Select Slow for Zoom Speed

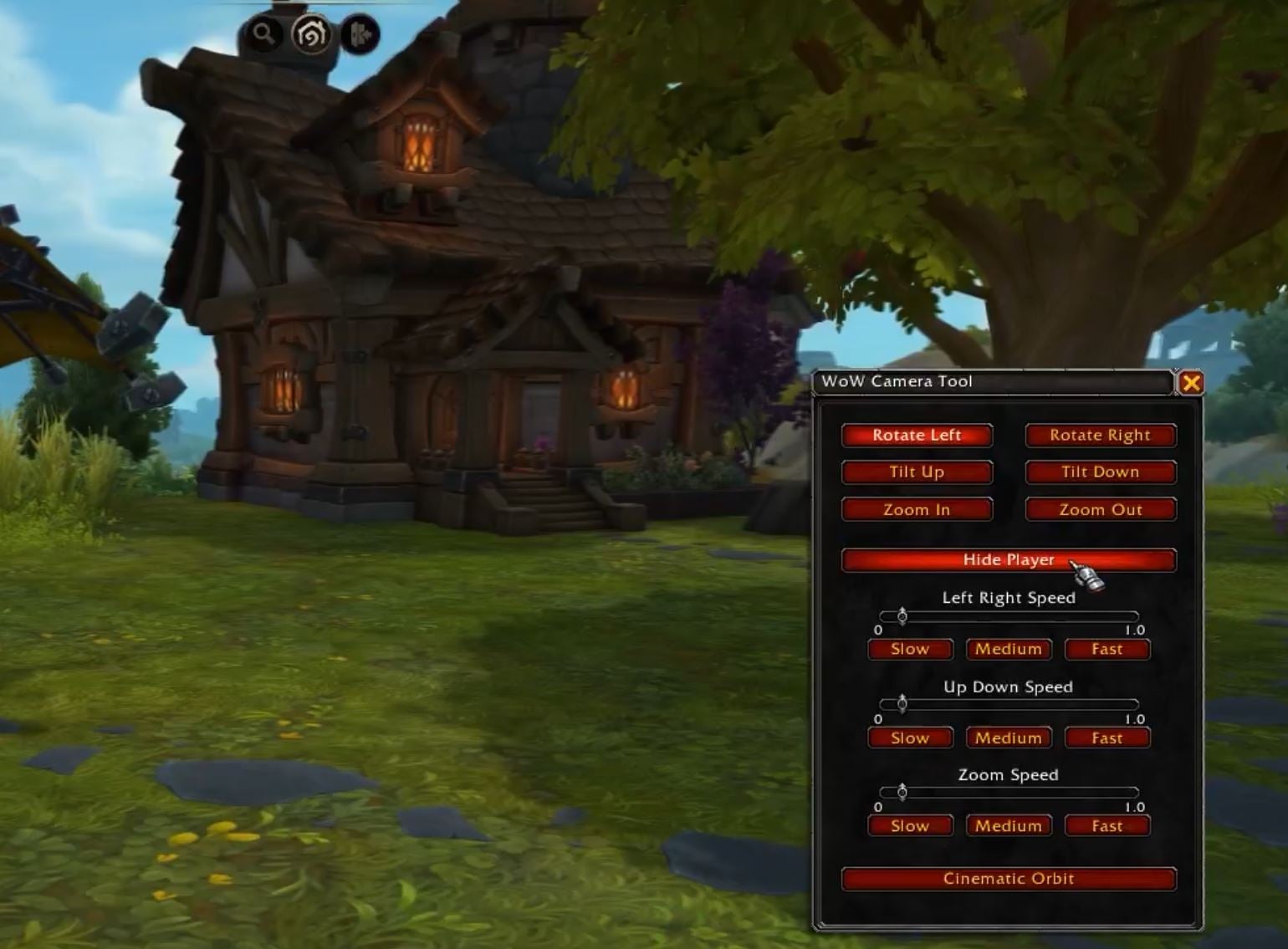point(909,826)
